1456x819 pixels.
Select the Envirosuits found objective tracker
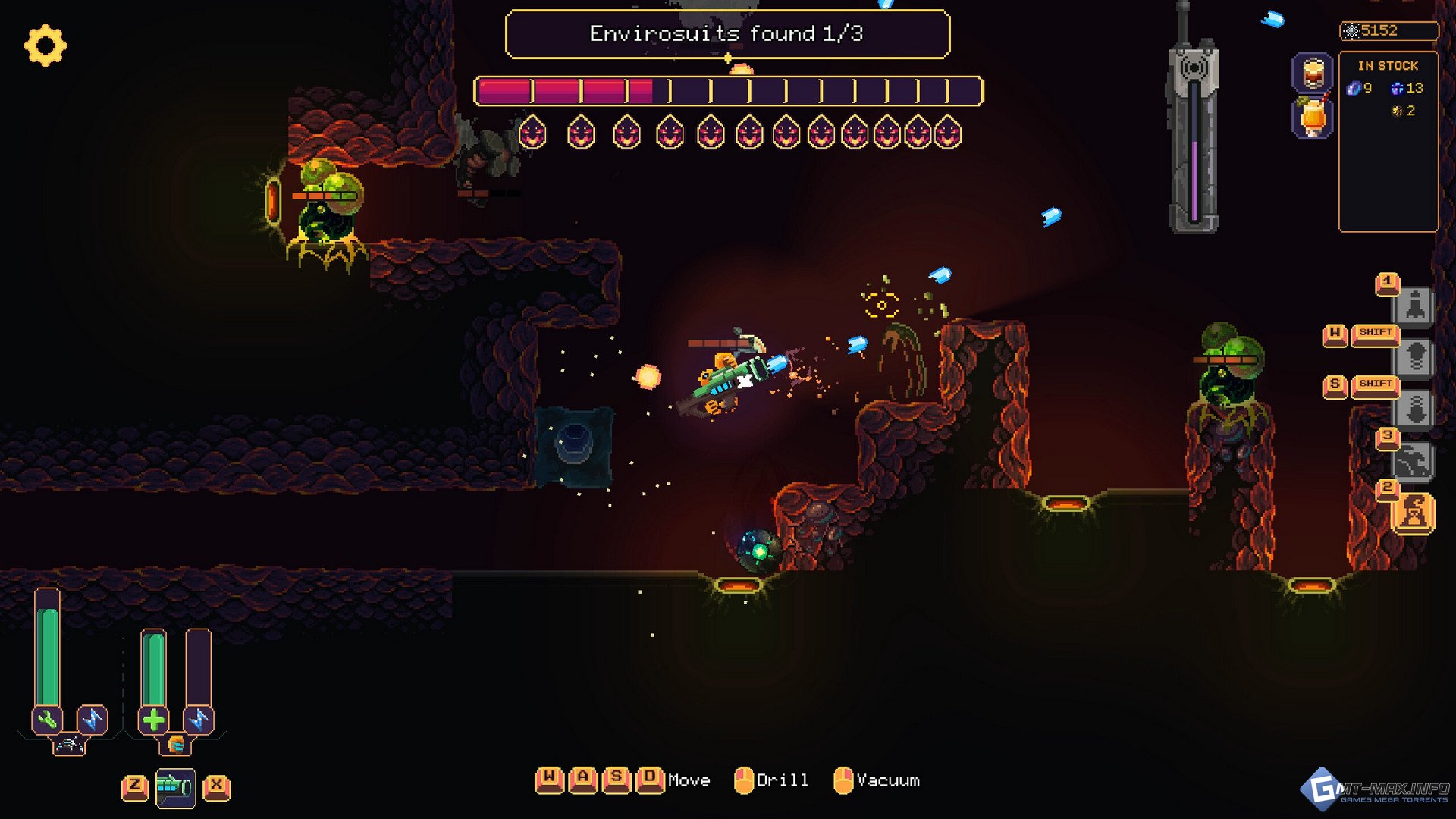coord(726,34)
